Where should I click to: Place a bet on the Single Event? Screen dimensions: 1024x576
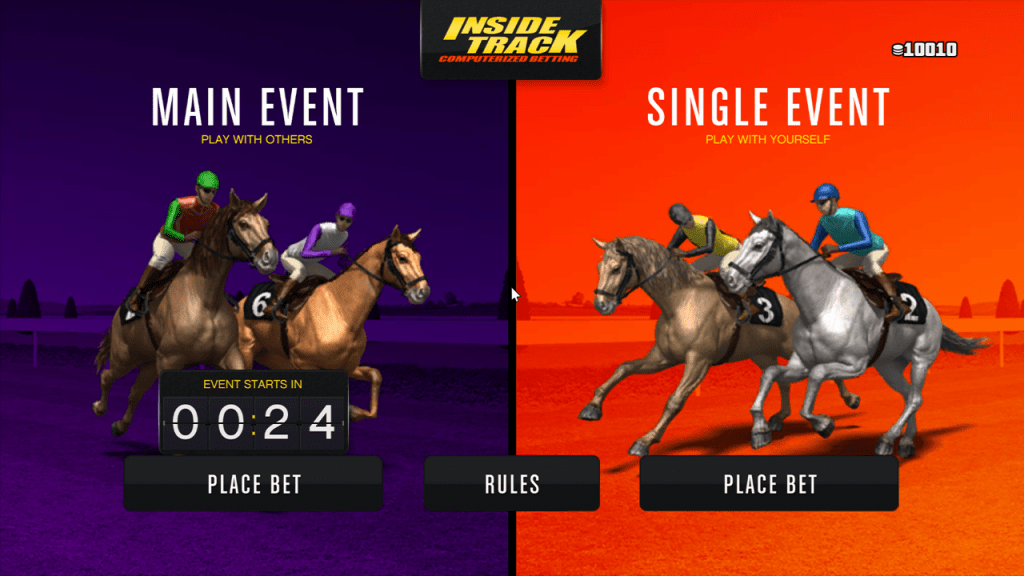(x=769, y=484)
